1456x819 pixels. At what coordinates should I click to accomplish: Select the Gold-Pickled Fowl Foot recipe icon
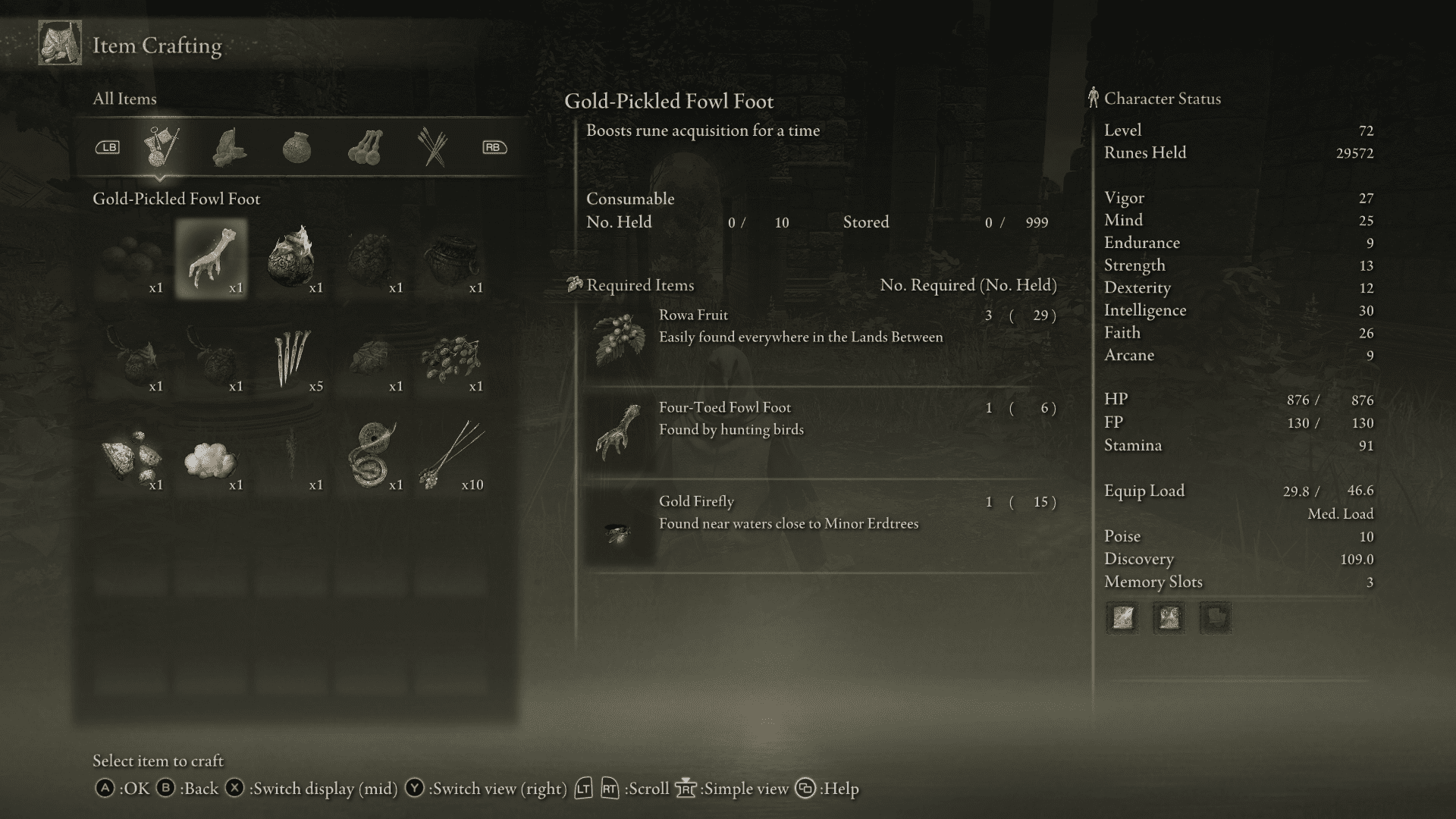pos(211,258)
